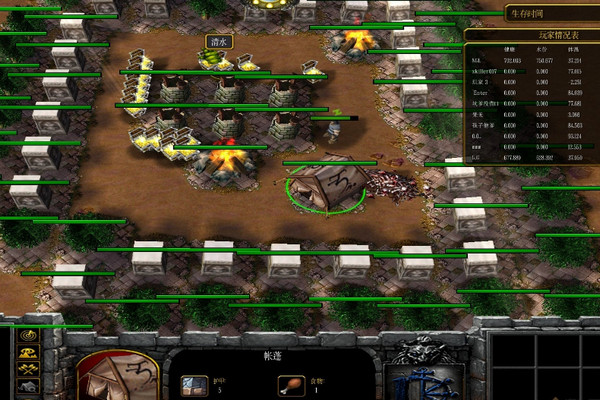Click the meat food icon
This screenshot has width=600, height=400.
pos(291,384)
